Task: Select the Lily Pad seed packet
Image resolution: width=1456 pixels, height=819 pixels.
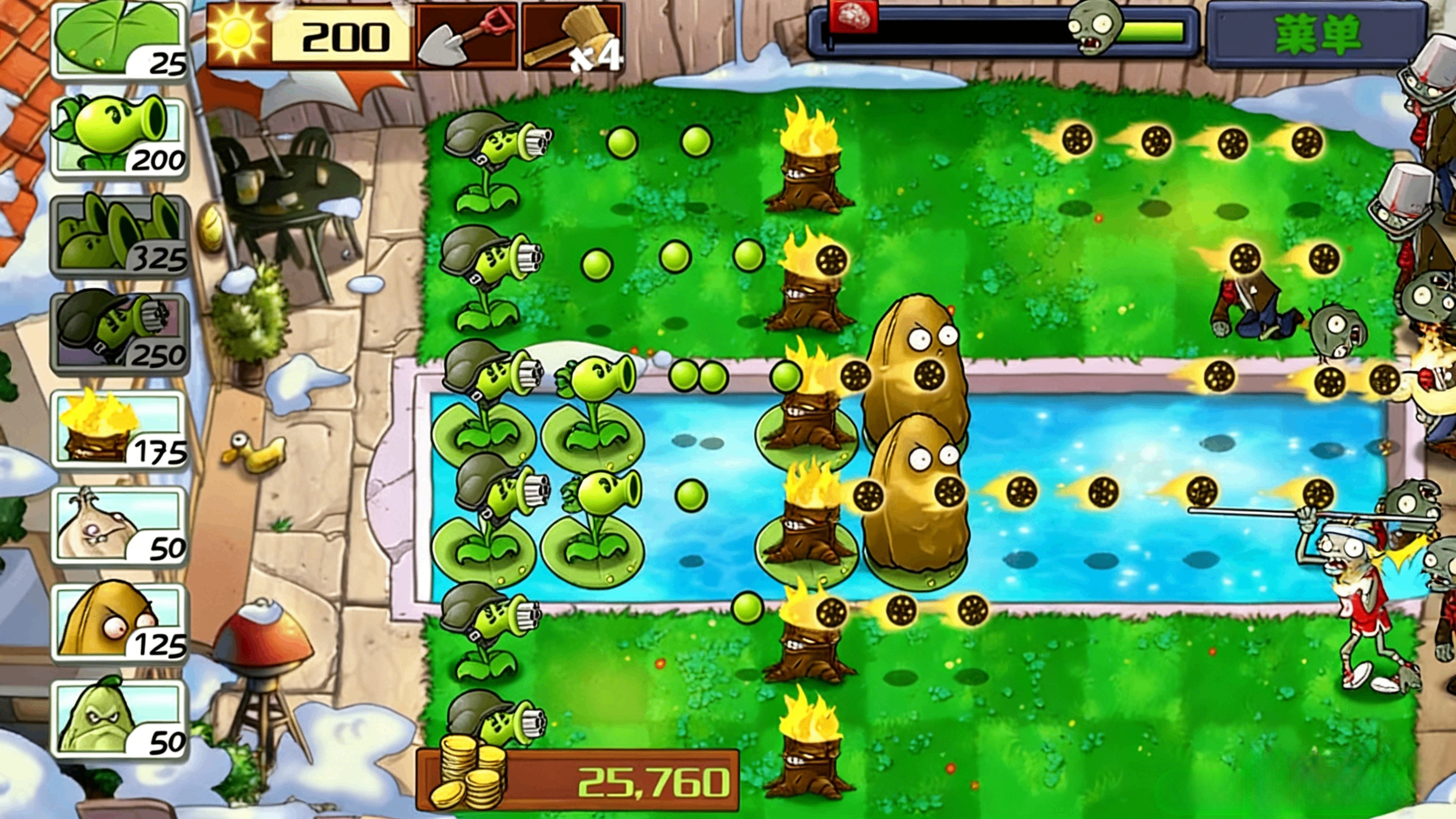Action: click(x=119, y=41)
